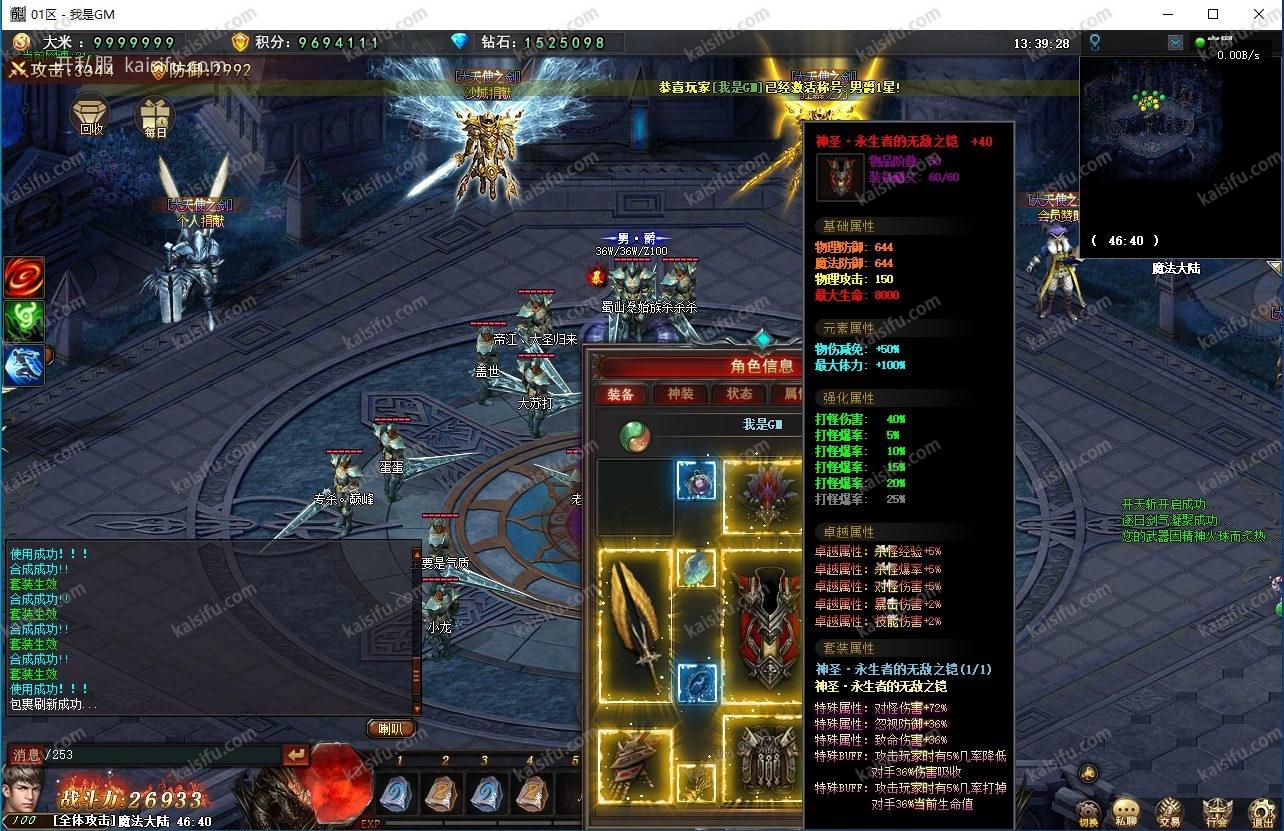Click the 喇叭 horn button in chat

tap(390, 728)
